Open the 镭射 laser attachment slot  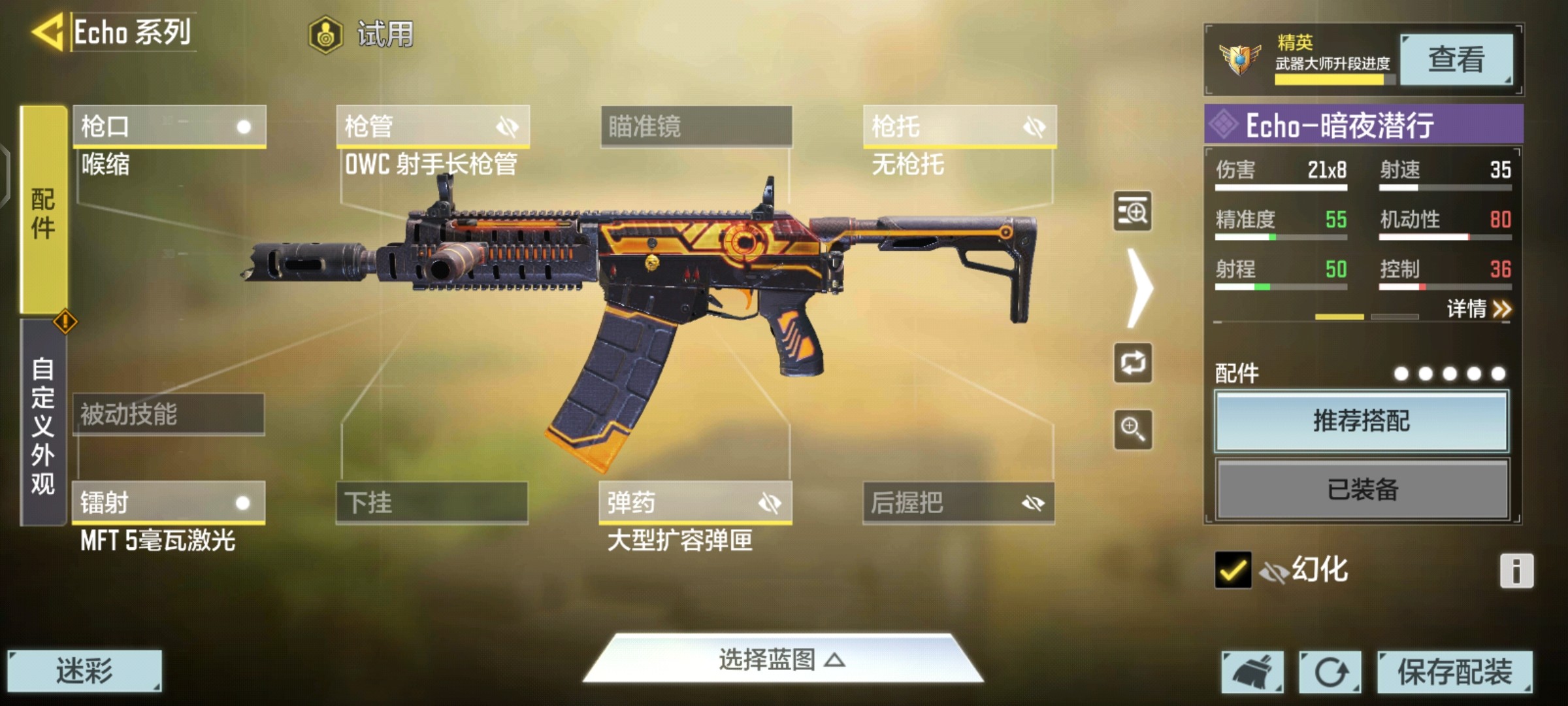pos(169,503)
